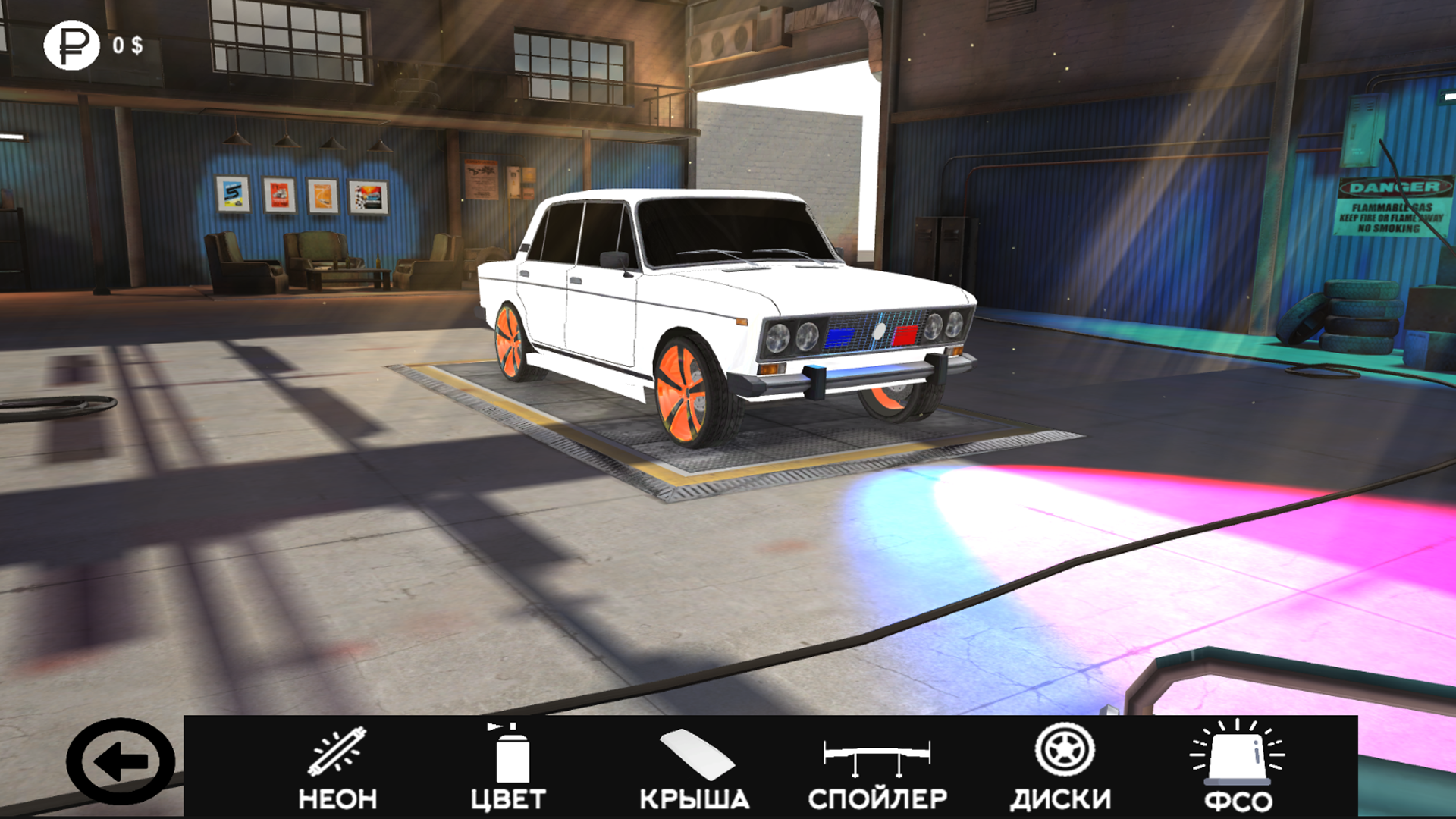
Task: Open the НЕОН customization menu
Action: (338, 799)
